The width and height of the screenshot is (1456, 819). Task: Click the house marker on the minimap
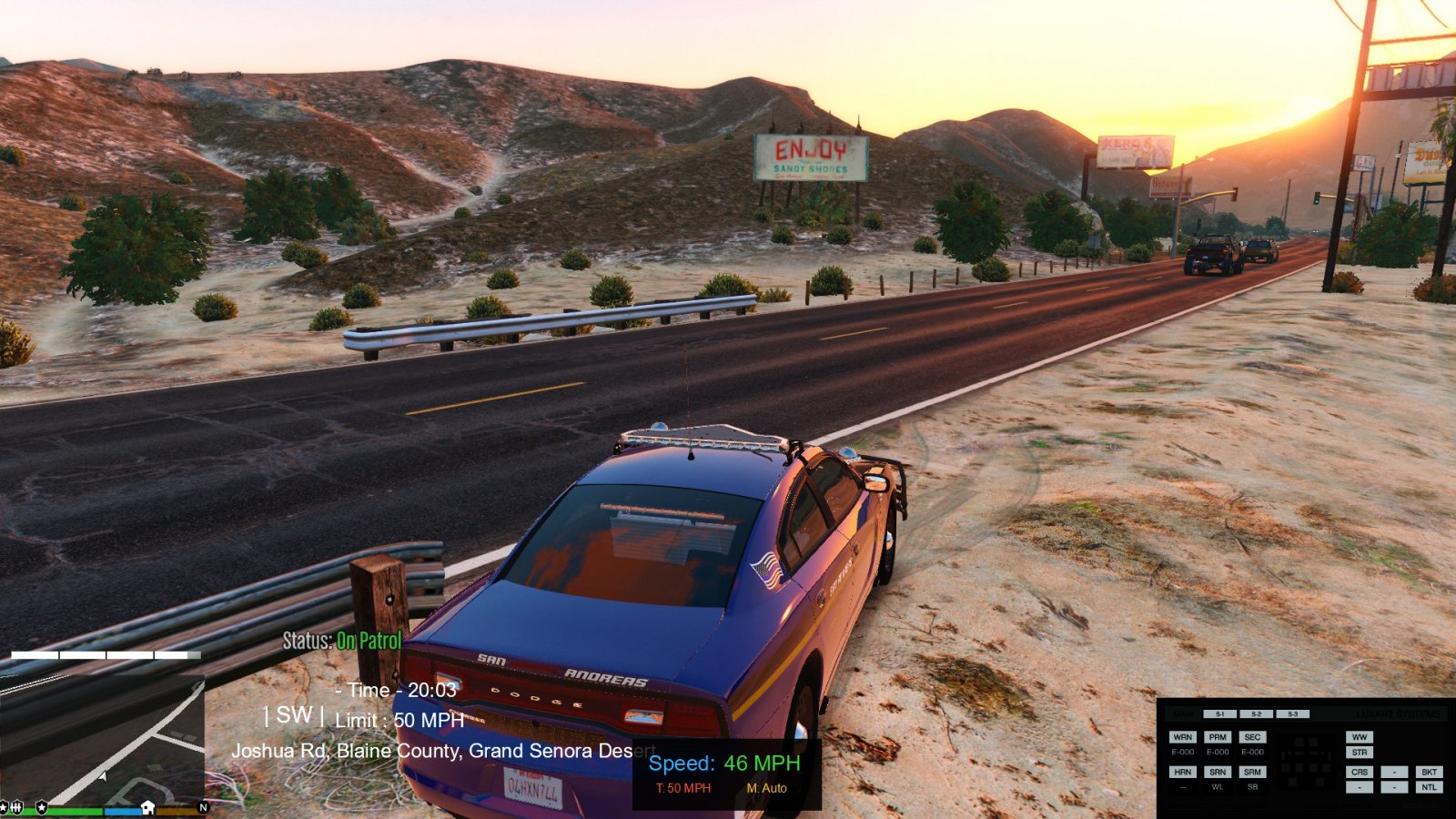point(147,807)
